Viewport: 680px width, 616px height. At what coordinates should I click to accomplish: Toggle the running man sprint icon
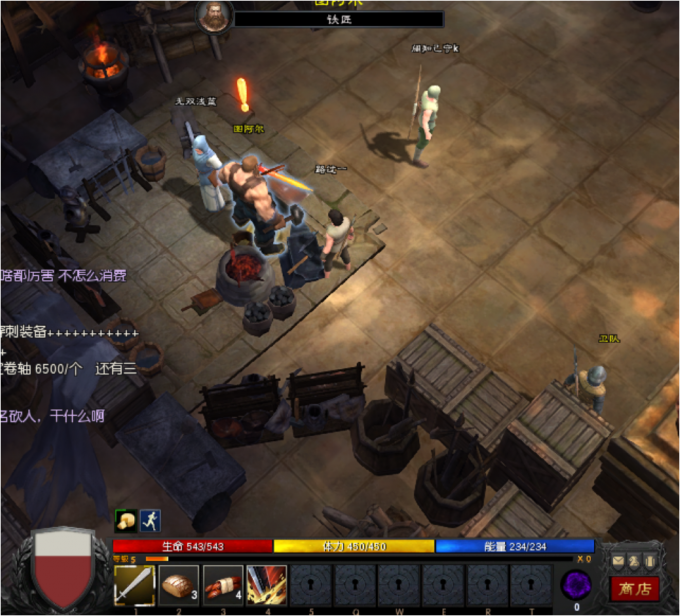coord(150,519)
